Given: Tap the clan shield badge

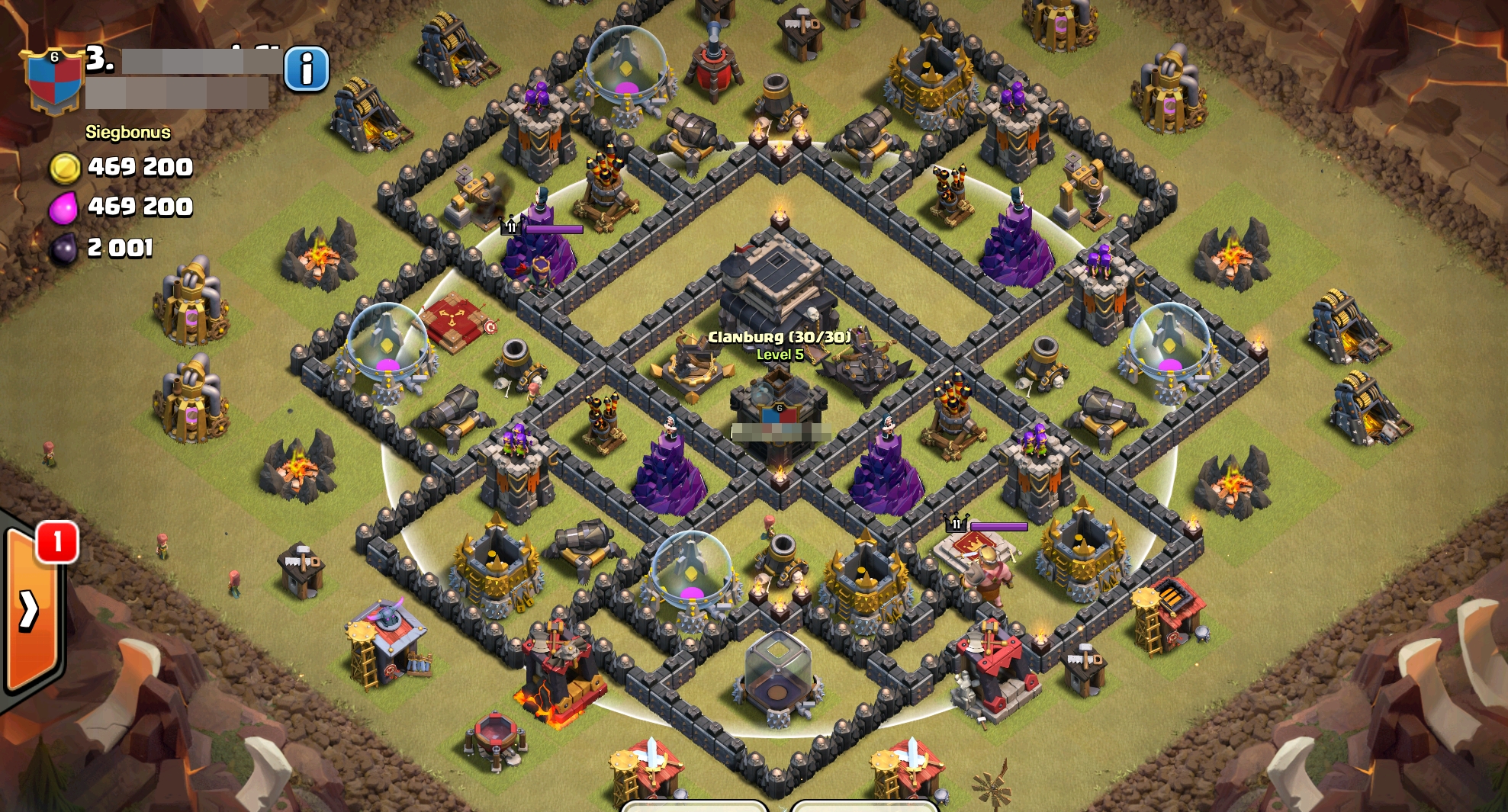Looking at the screenshot, I should (53, 81).
